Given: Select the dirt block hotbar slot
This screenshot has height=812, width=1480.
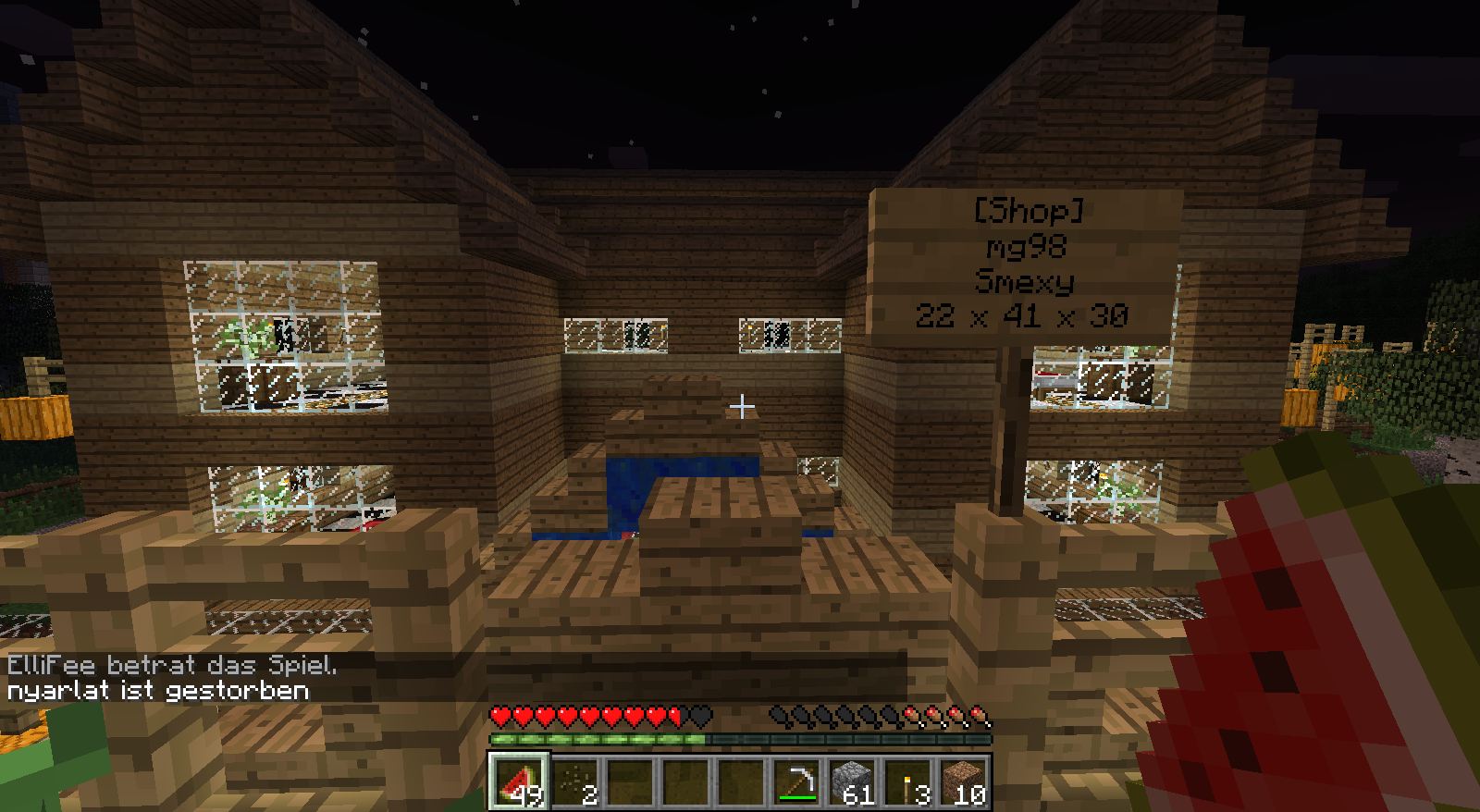Looking at the screenshot, I should coord(962,781).
